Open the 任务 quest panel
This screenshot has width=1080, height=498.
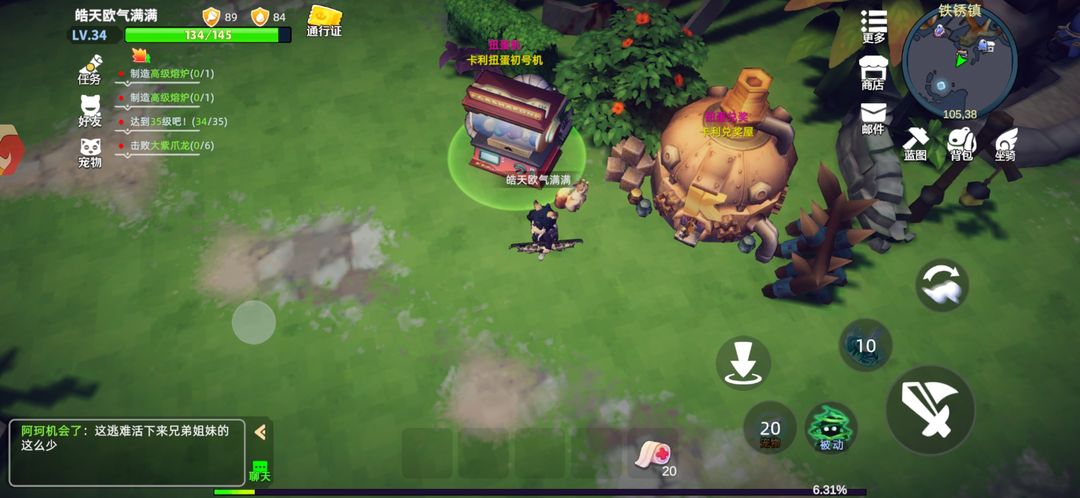90,68
